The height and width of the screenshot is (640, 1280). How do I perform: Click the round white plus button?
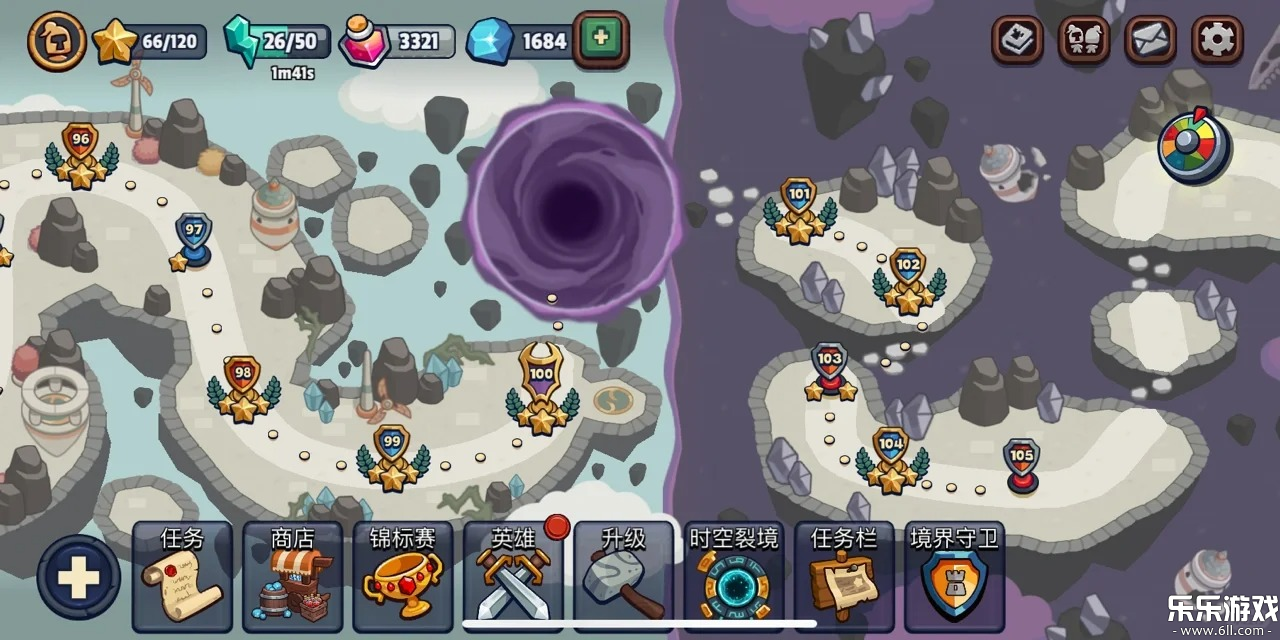tap(78, 577)
